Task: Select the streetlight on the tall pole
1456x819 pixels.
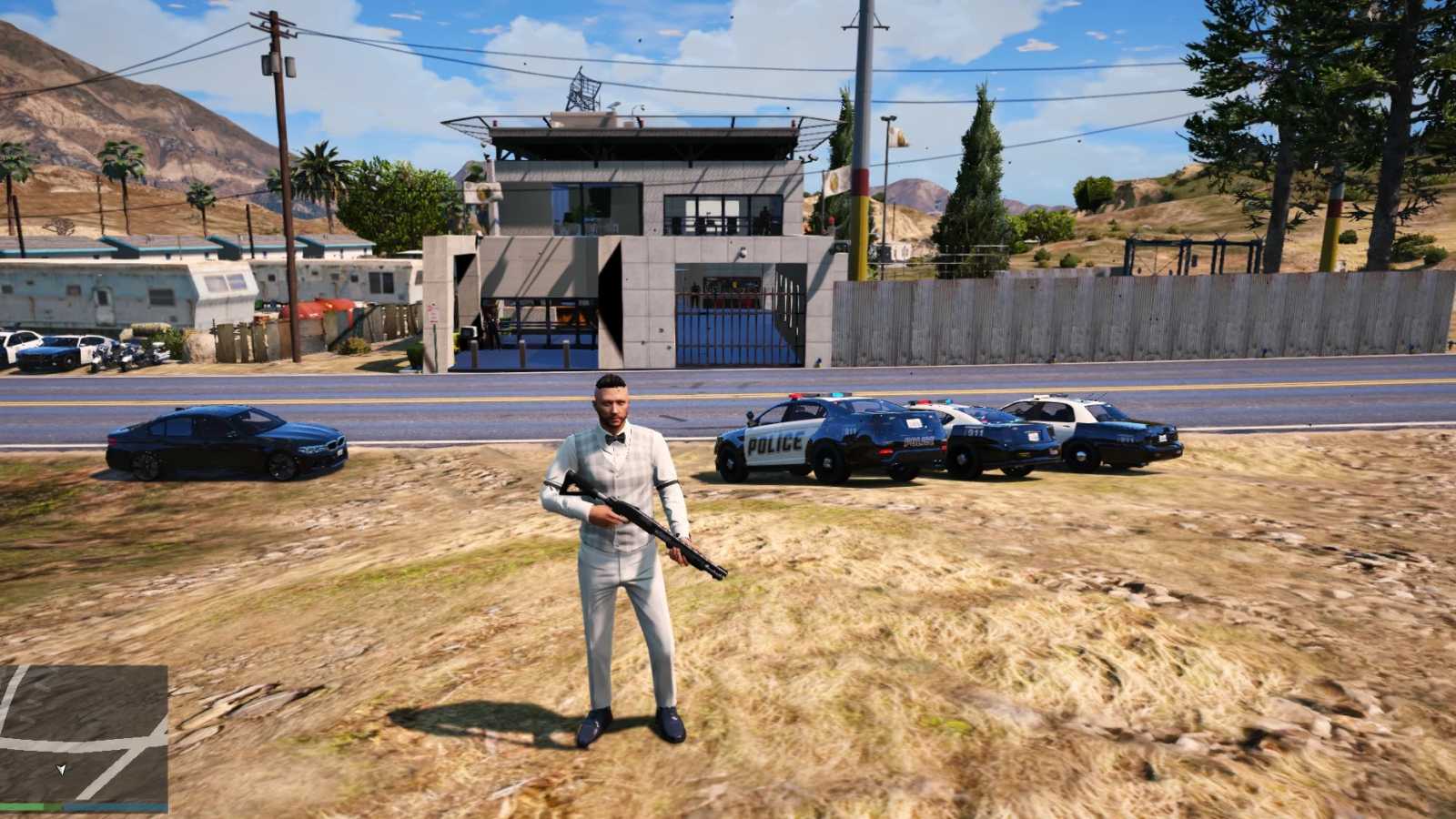Action: (x=888, y=118)
